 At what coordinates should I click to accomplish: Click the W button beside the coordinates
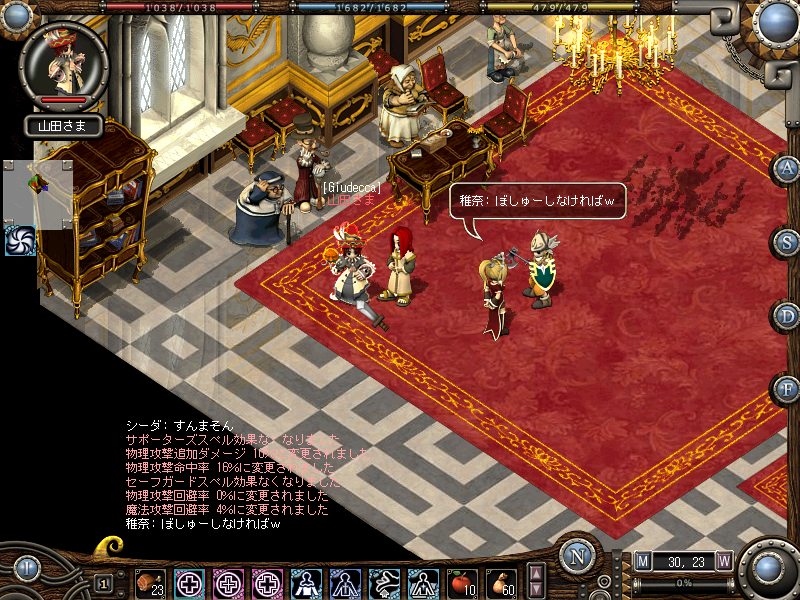pyautogui.click(x=723, y=561)
